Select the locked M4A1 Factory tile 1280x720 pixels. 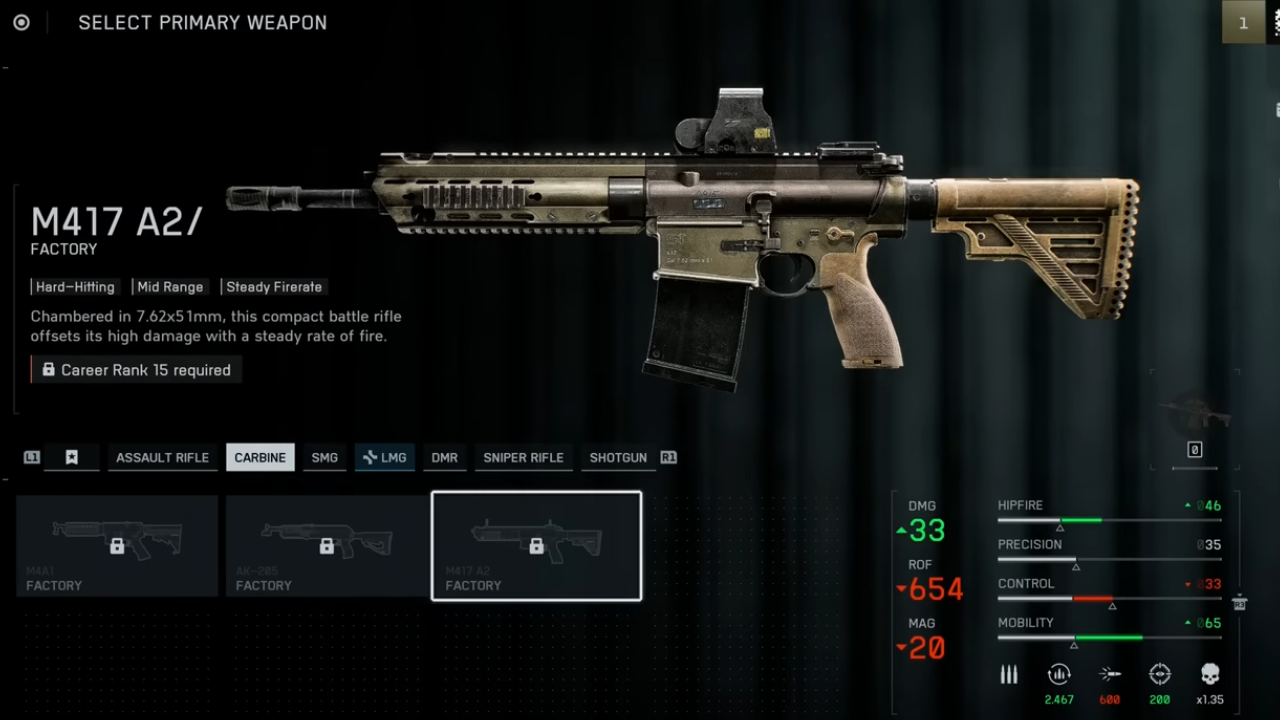117,546
